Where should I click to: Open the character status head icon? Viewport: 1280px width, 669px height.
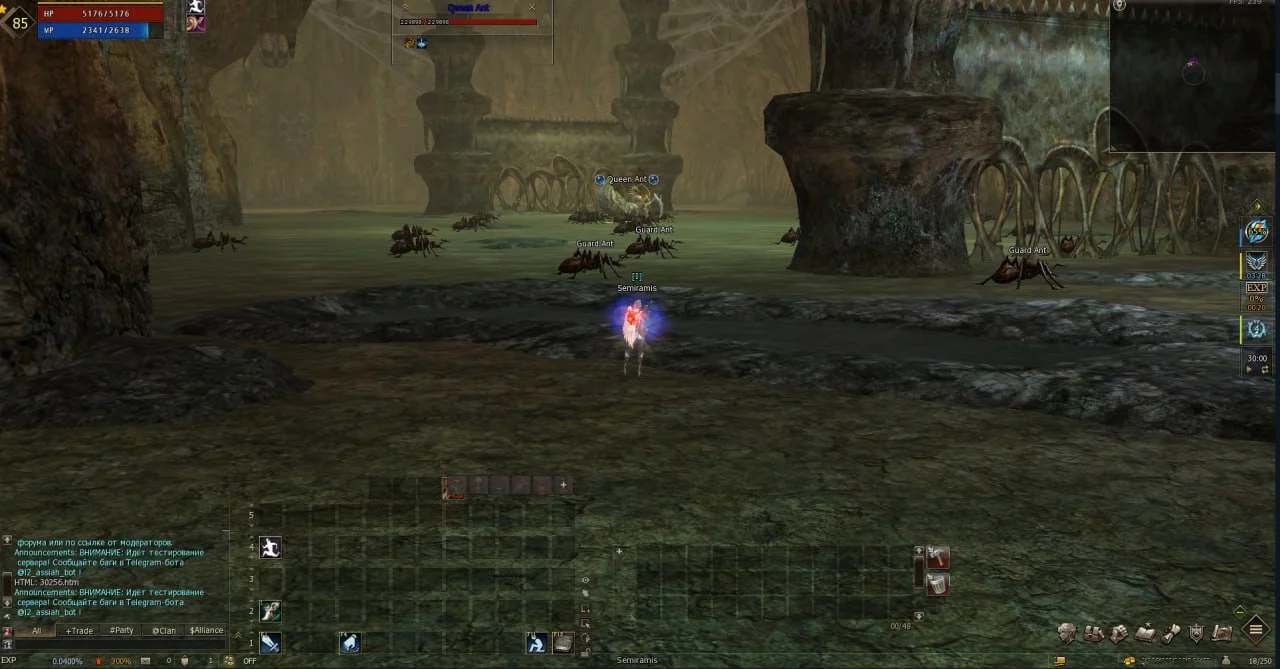click(1068, 632)
